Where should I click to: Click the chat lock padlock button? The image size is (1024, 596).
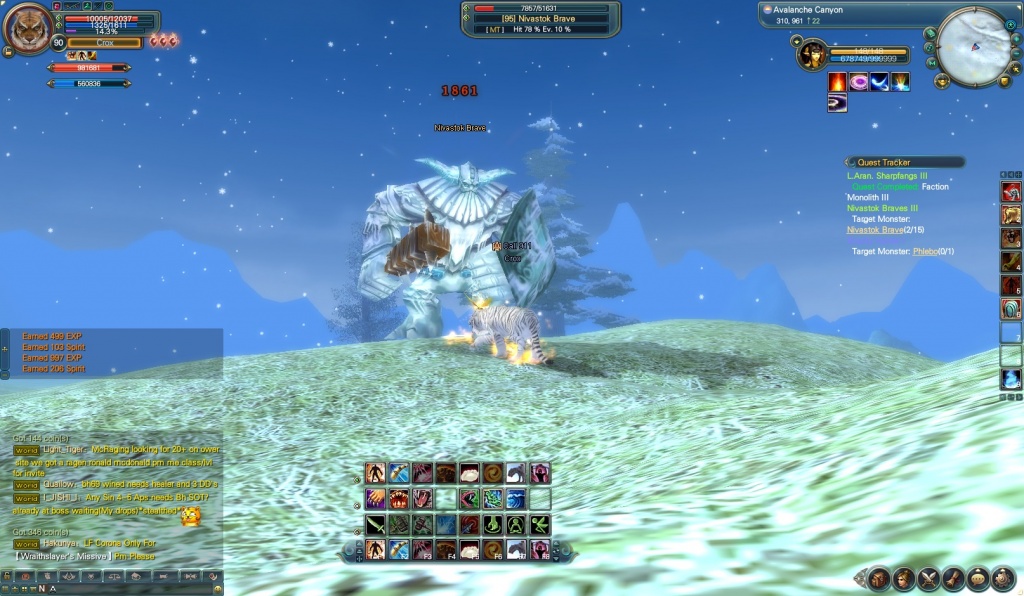[8, 577]
